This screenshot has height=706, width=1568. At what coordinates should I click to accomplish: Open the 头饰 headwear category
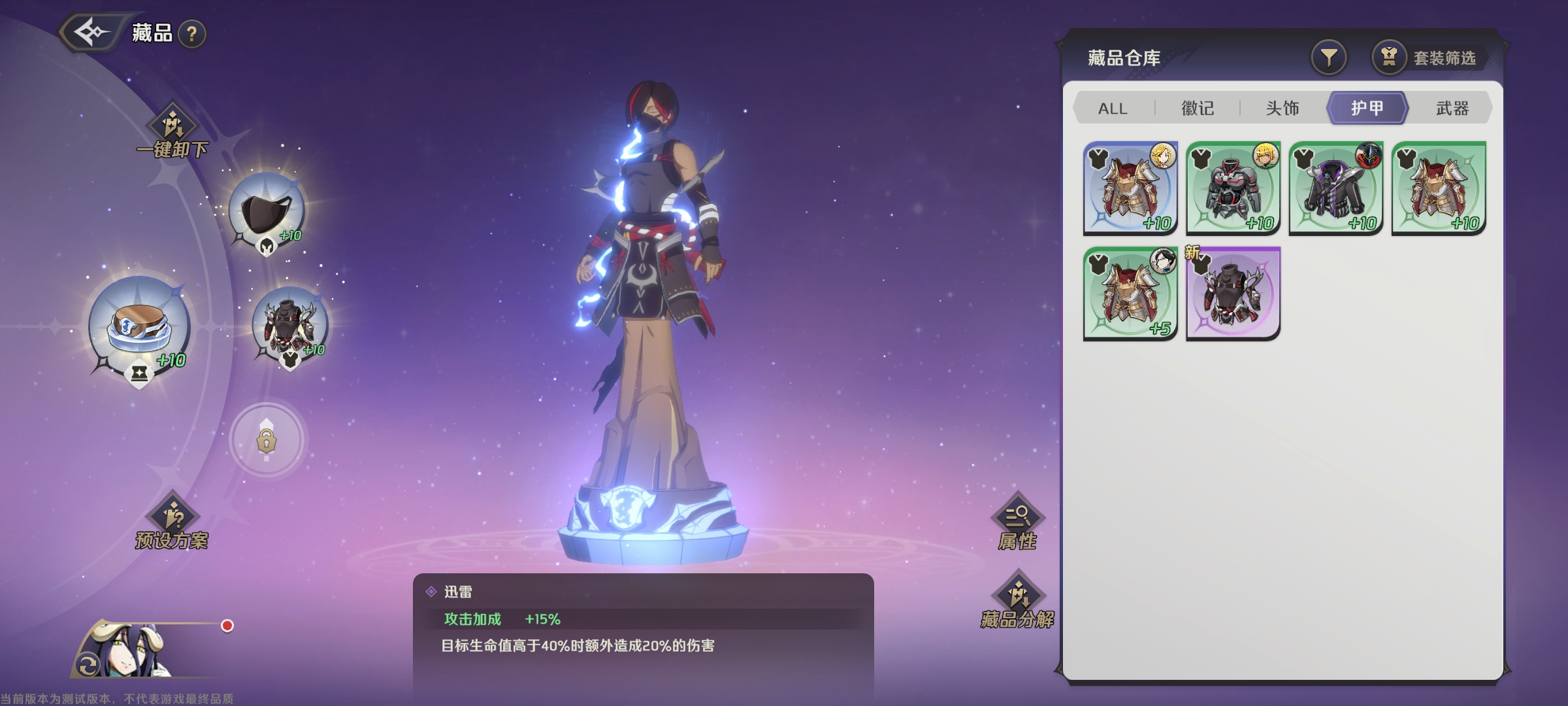[x=1282, y=109]
